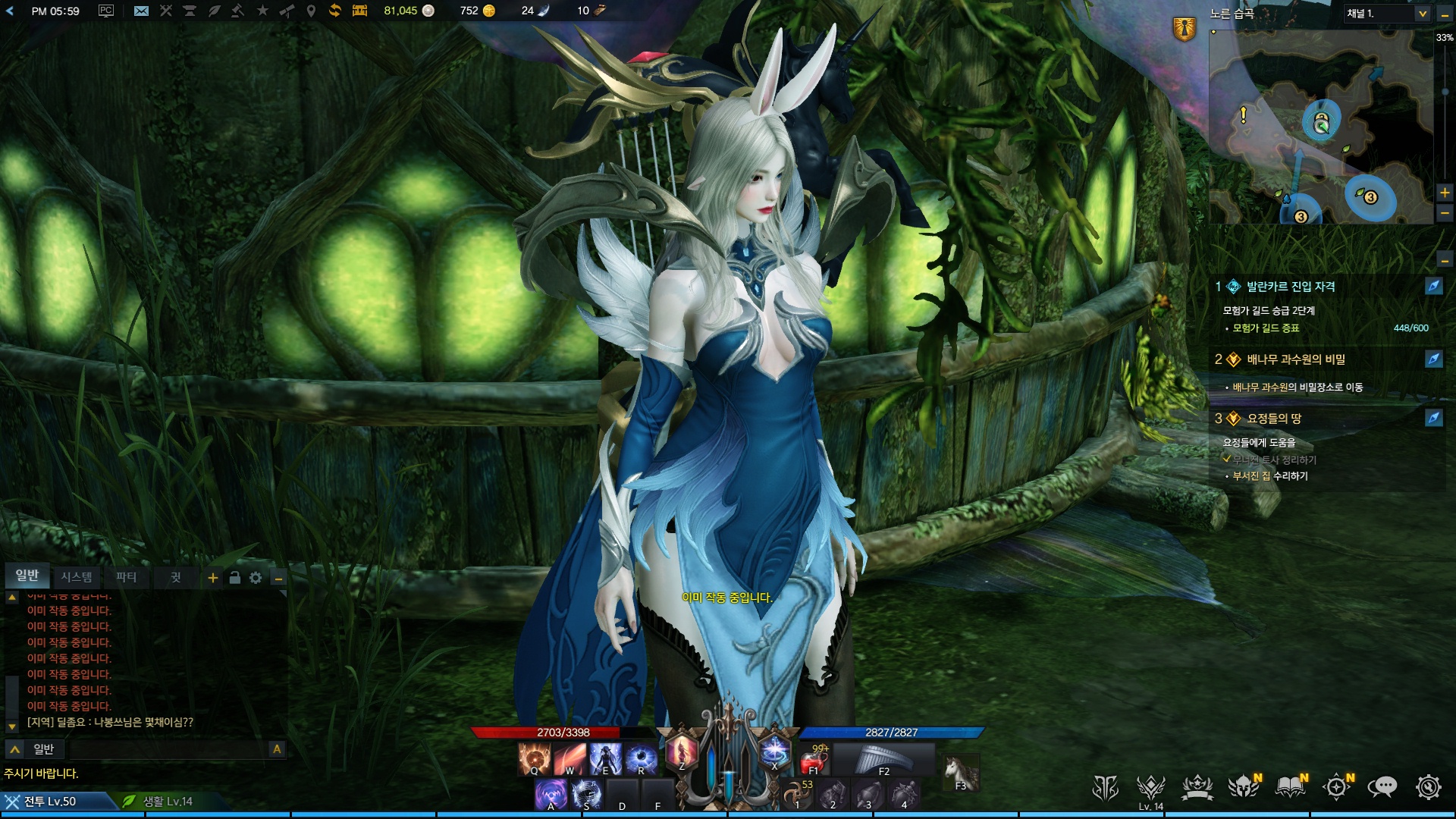Select the 배나무 과수원의 비밀 quest entry
This screenshot has height=819, width=1456.
1295,359
